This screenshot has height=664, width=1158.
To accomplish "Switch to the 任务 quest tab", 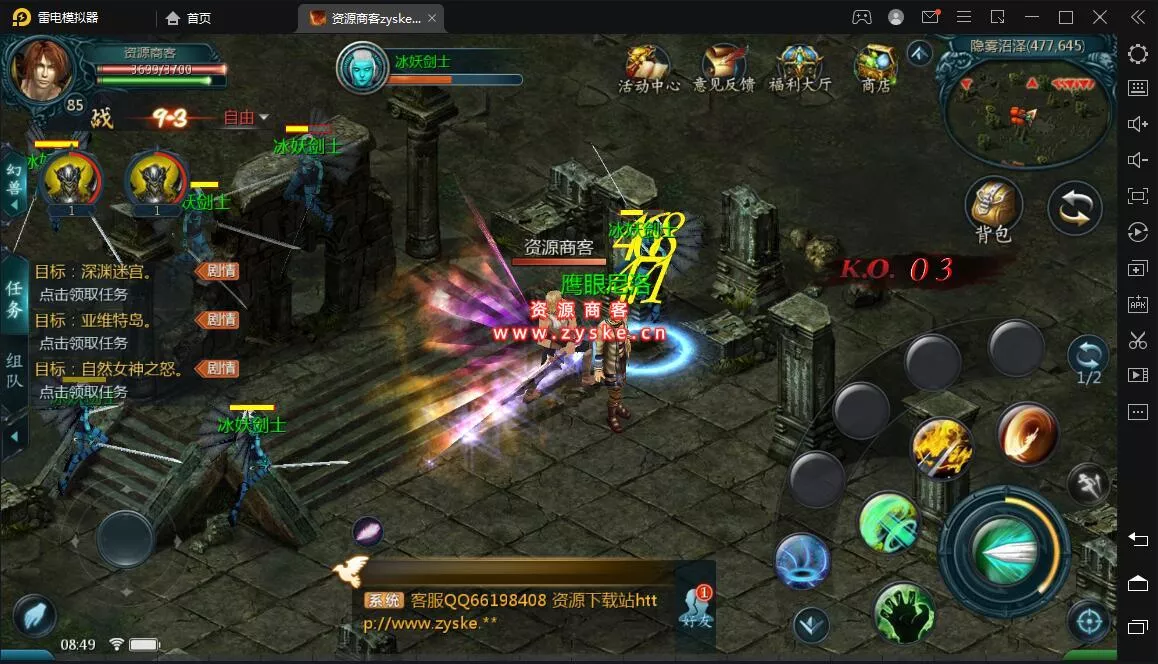I will [14, 298].
